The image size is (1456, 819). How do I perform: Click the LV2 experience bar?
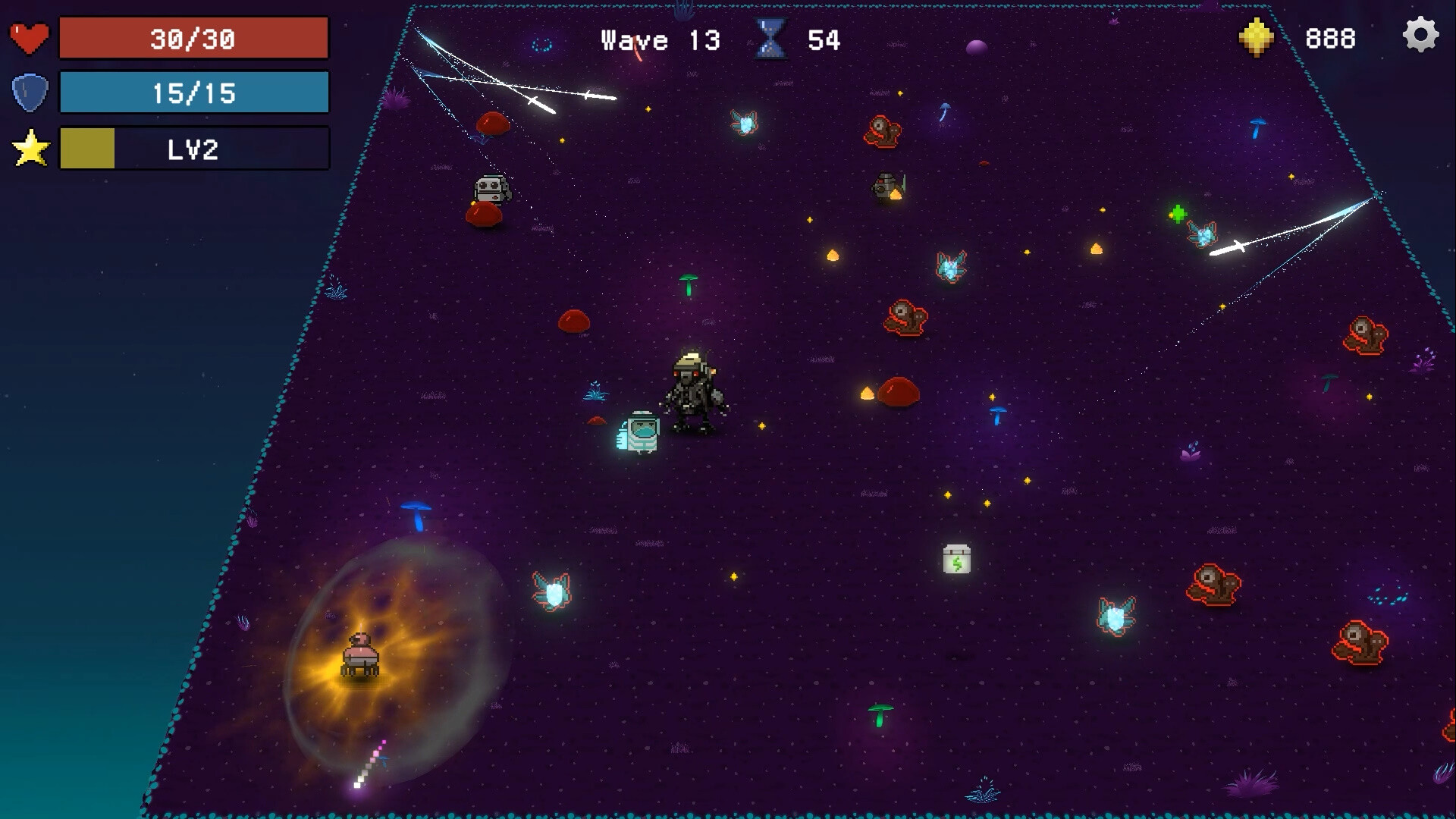(x=193, y=149)
